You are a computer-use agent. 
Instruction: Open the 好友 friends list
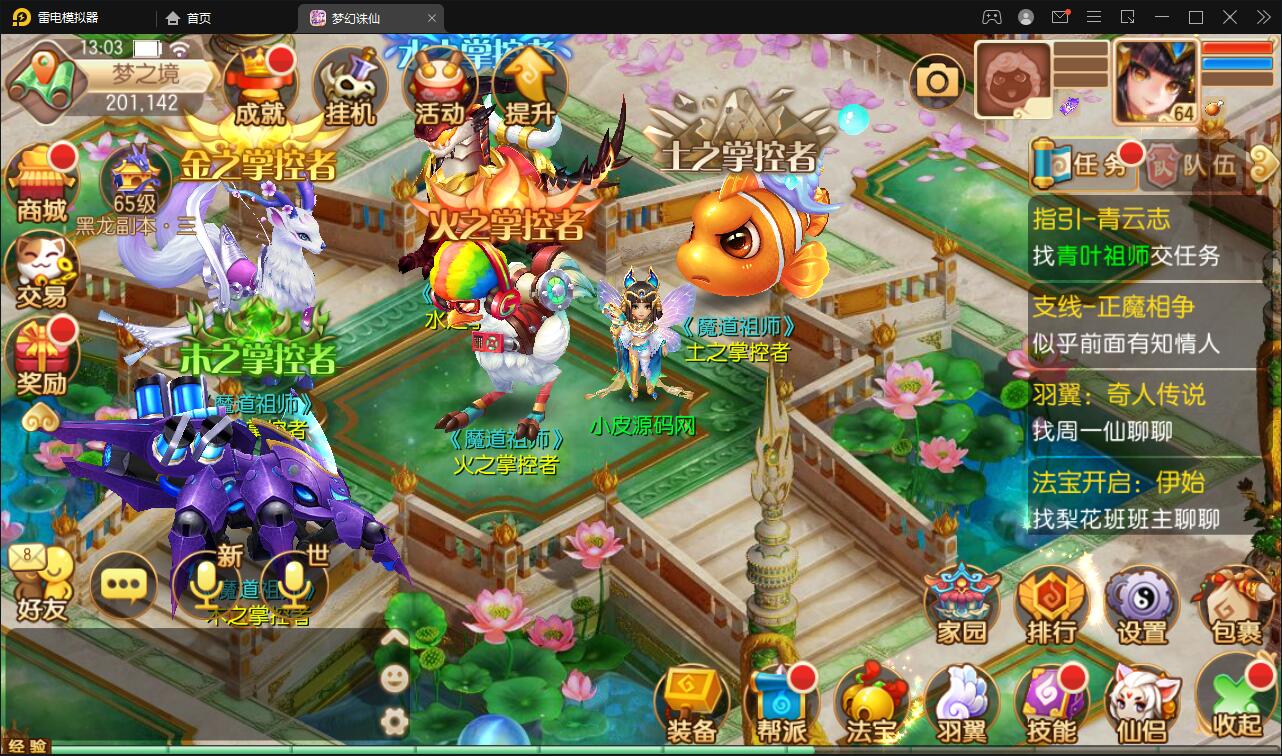pyautogui.click(x=42, y=584)
